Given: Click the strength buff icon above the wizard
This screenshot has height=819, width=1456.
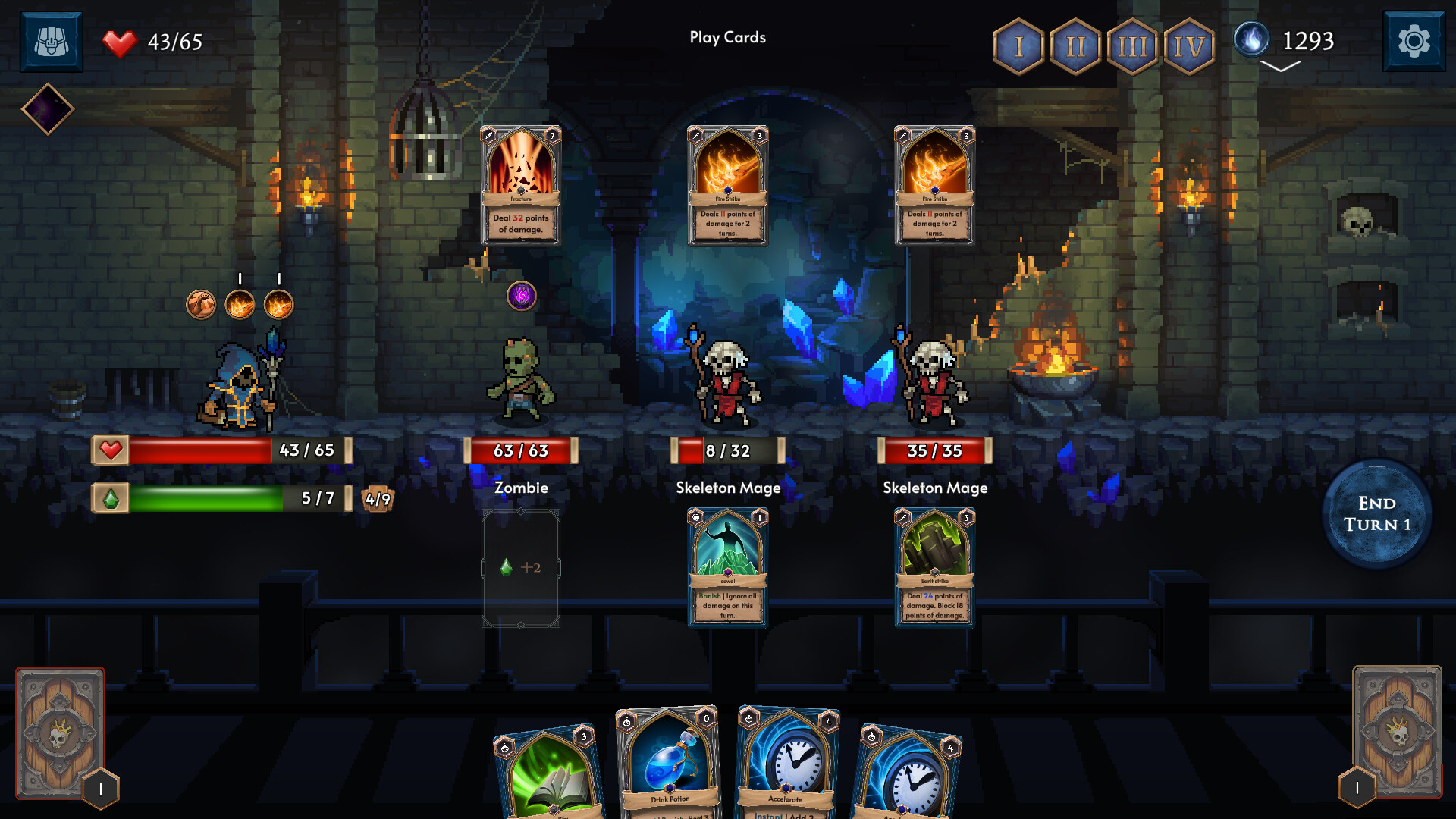Looking at the screenshot, I should coord(201,306).
